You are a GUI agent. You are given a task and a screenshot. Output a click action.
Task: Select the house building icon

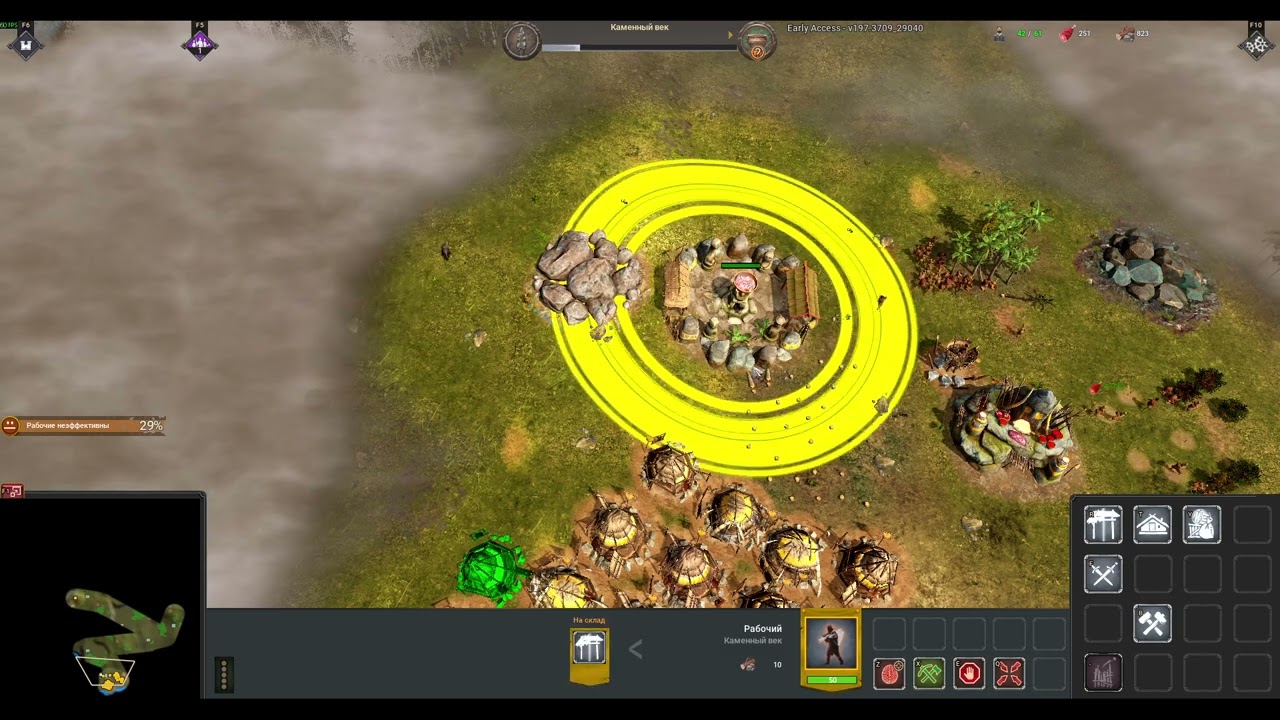tap(1152, 525)
